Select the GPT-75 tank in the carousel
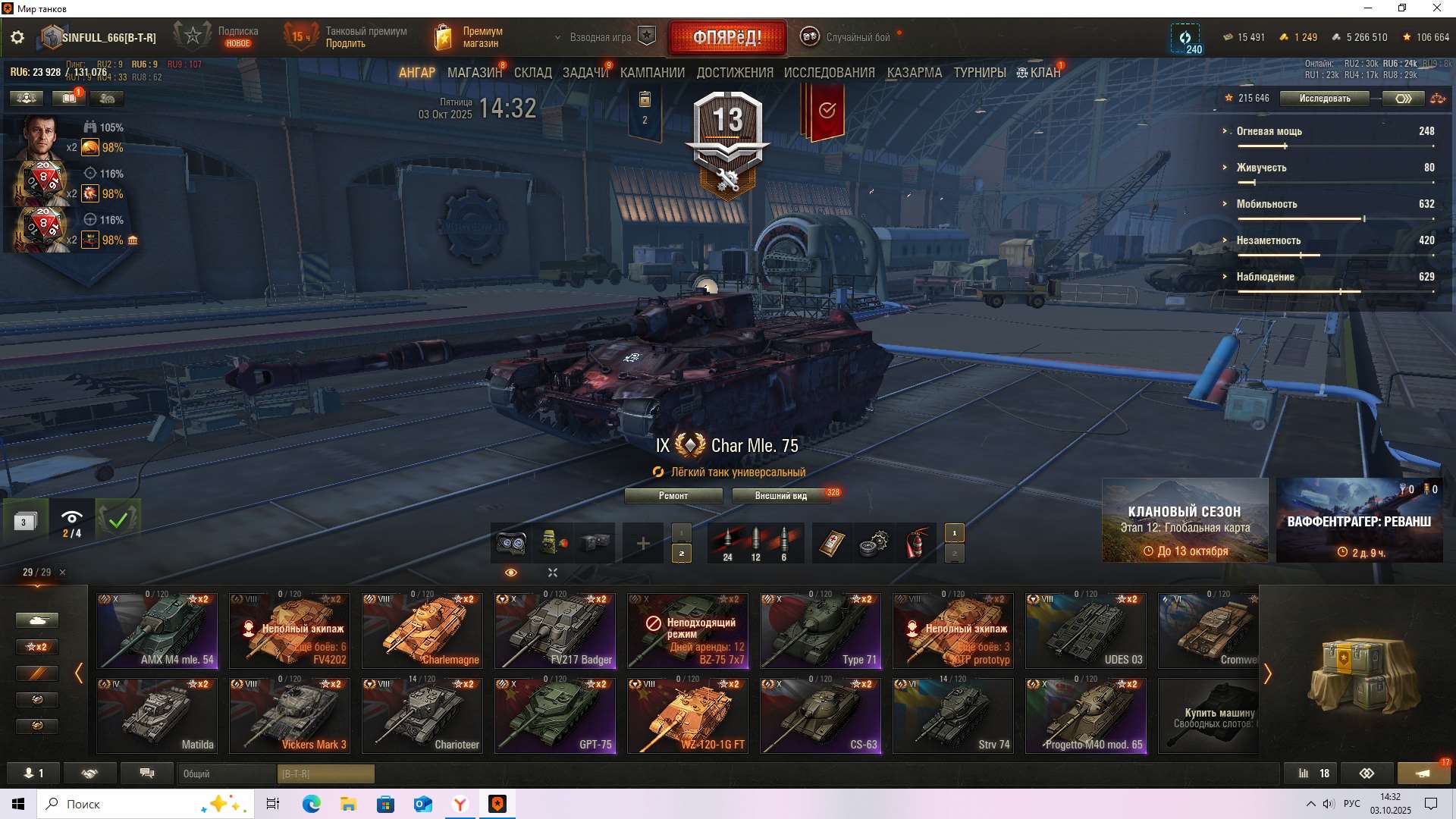 555,714
